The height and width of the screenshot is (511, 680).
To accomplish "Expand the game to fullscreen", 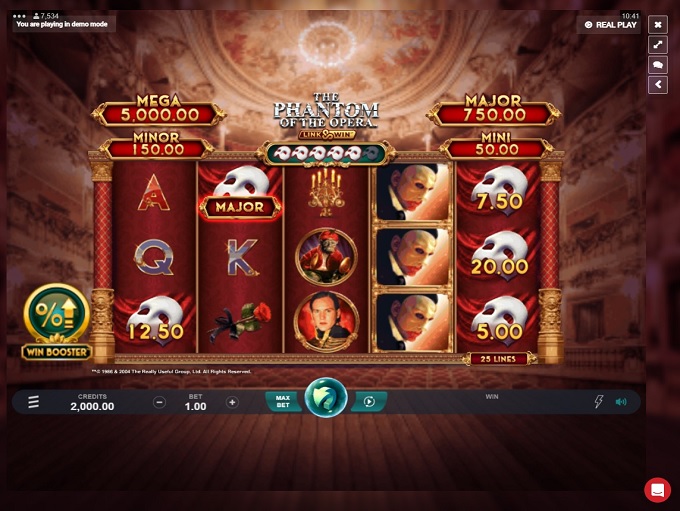I will click(x=658, y=45).
